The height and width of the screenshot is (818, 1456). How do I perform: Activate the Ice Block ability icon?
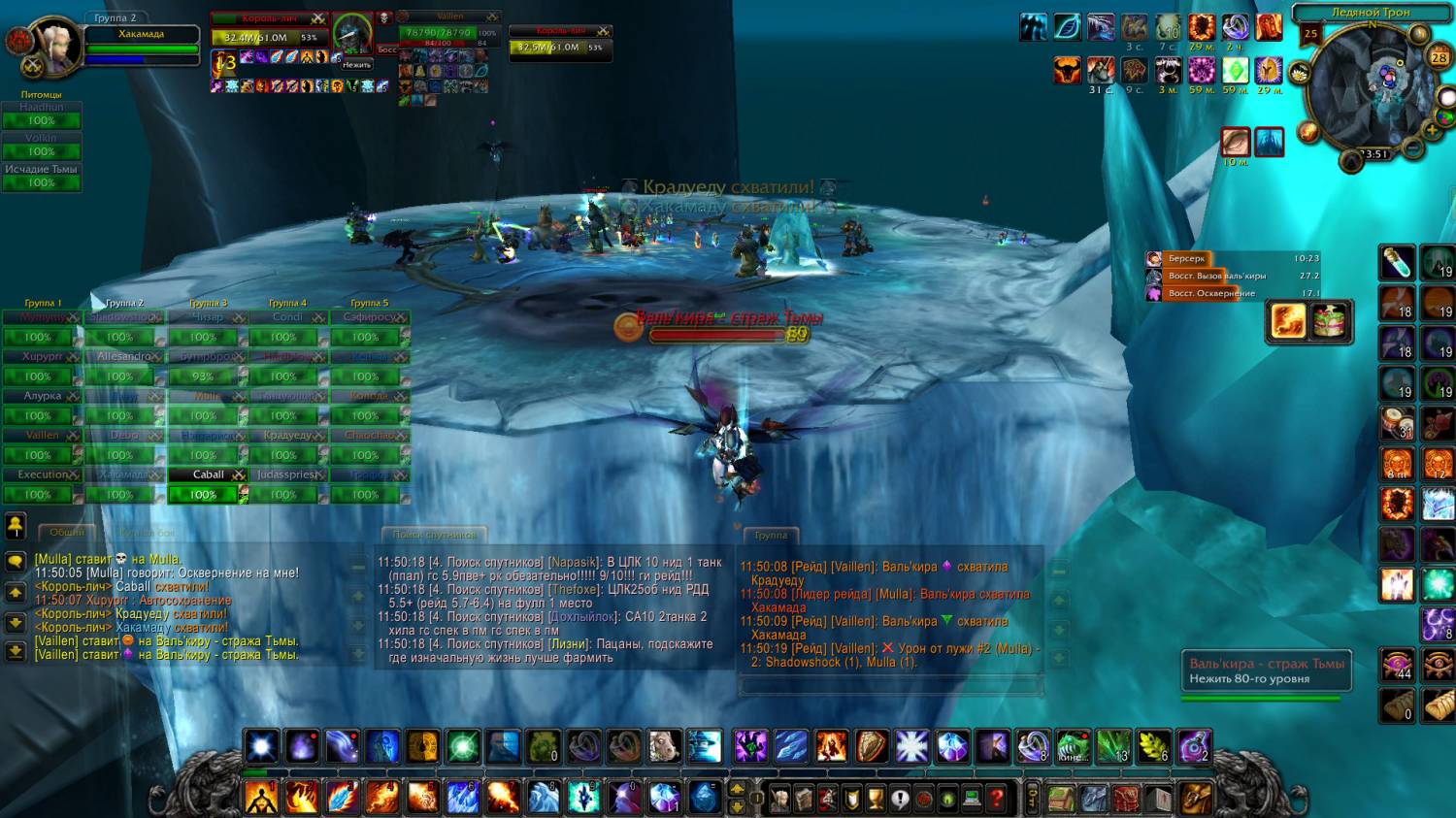pos(1438,505)
